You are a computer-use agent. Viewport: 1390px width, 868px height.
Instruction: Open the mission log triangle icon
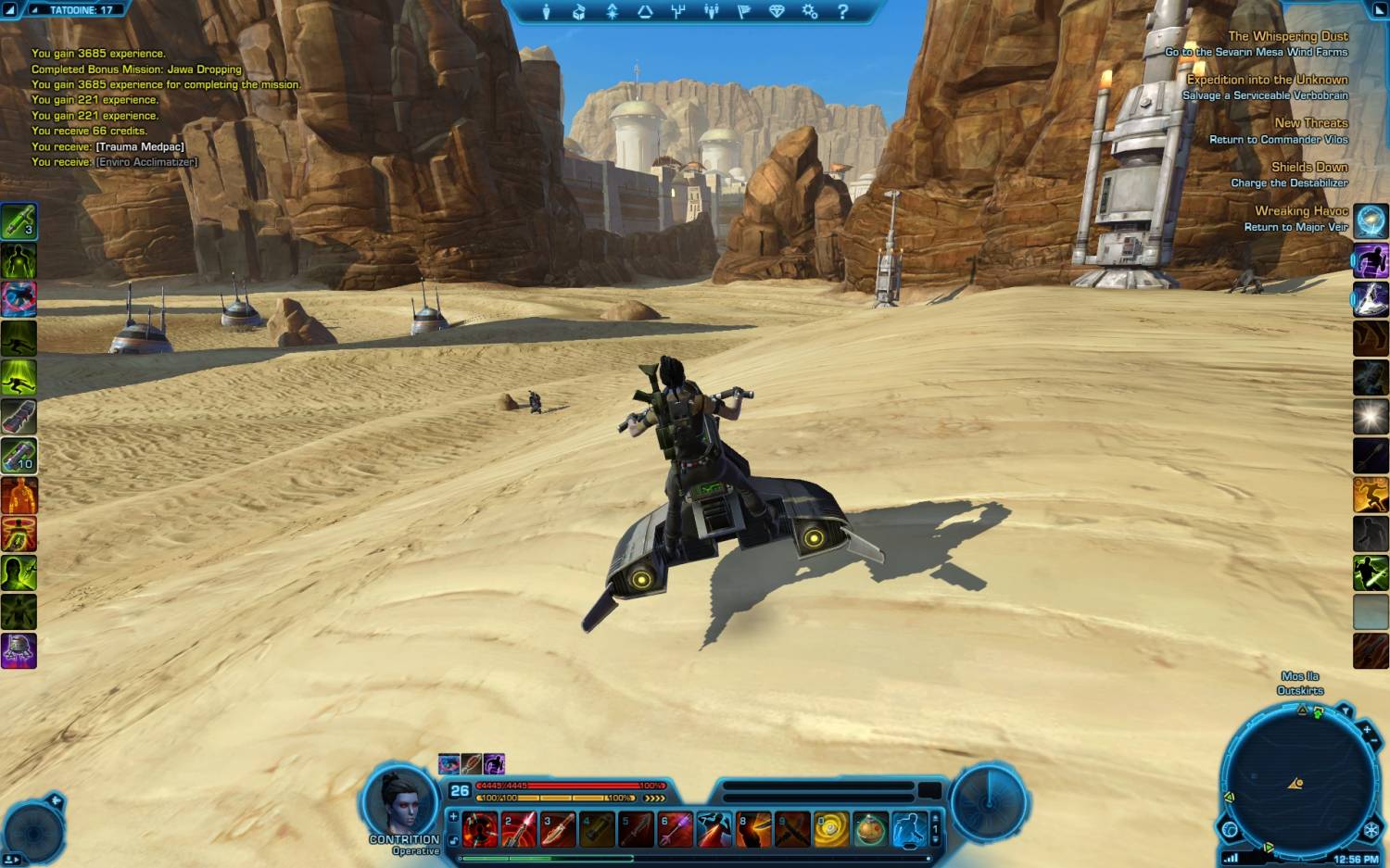pos(645,12)
